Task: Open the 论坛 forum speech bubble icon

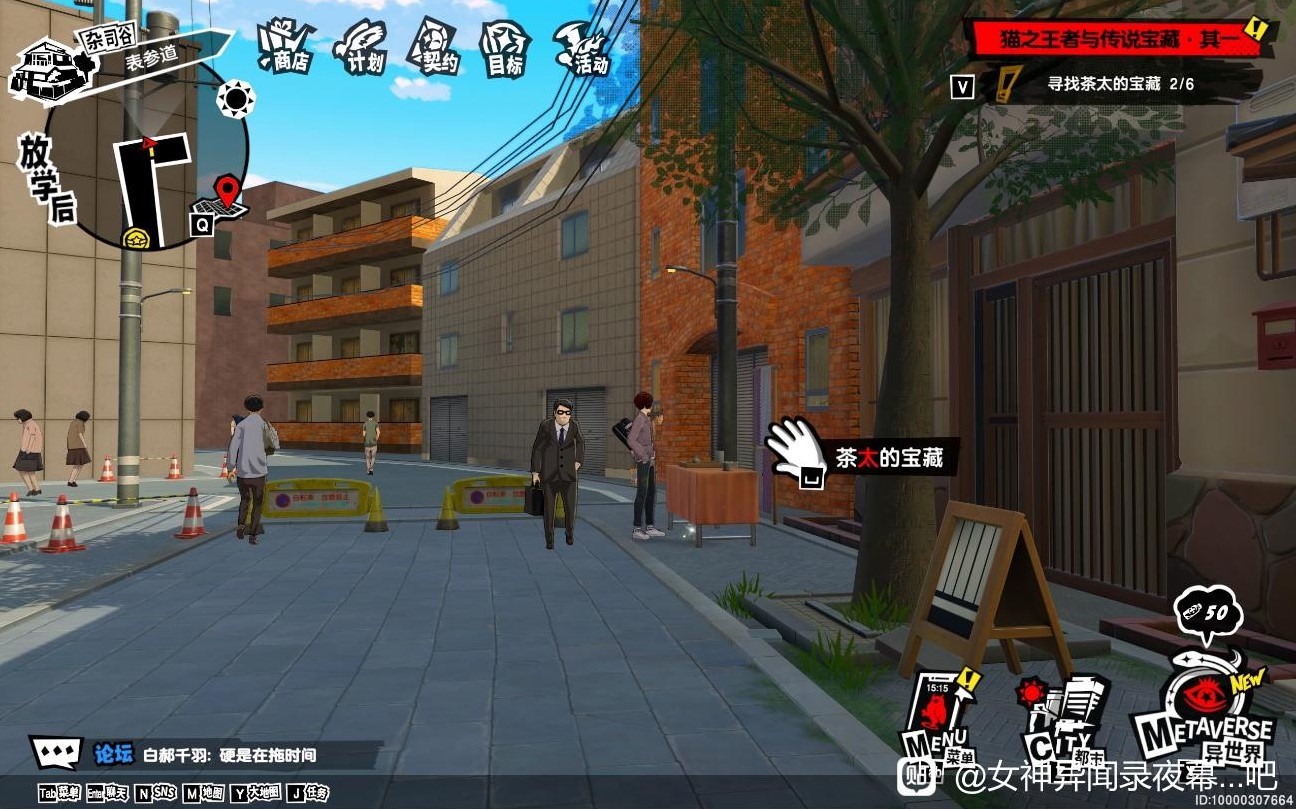Action: [x=56, y=753]
